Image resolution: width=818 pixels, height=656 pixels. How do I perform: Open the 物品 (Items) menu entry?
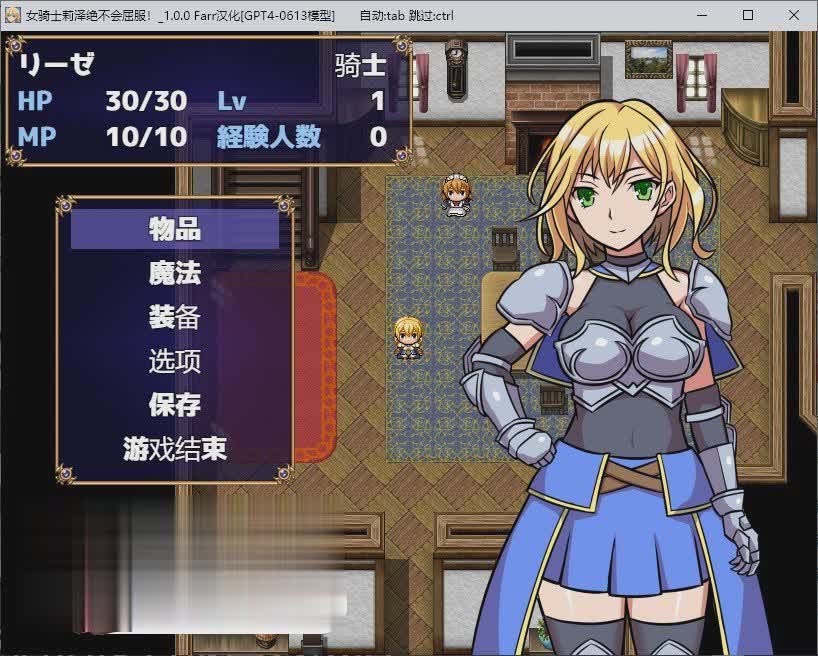175,229
